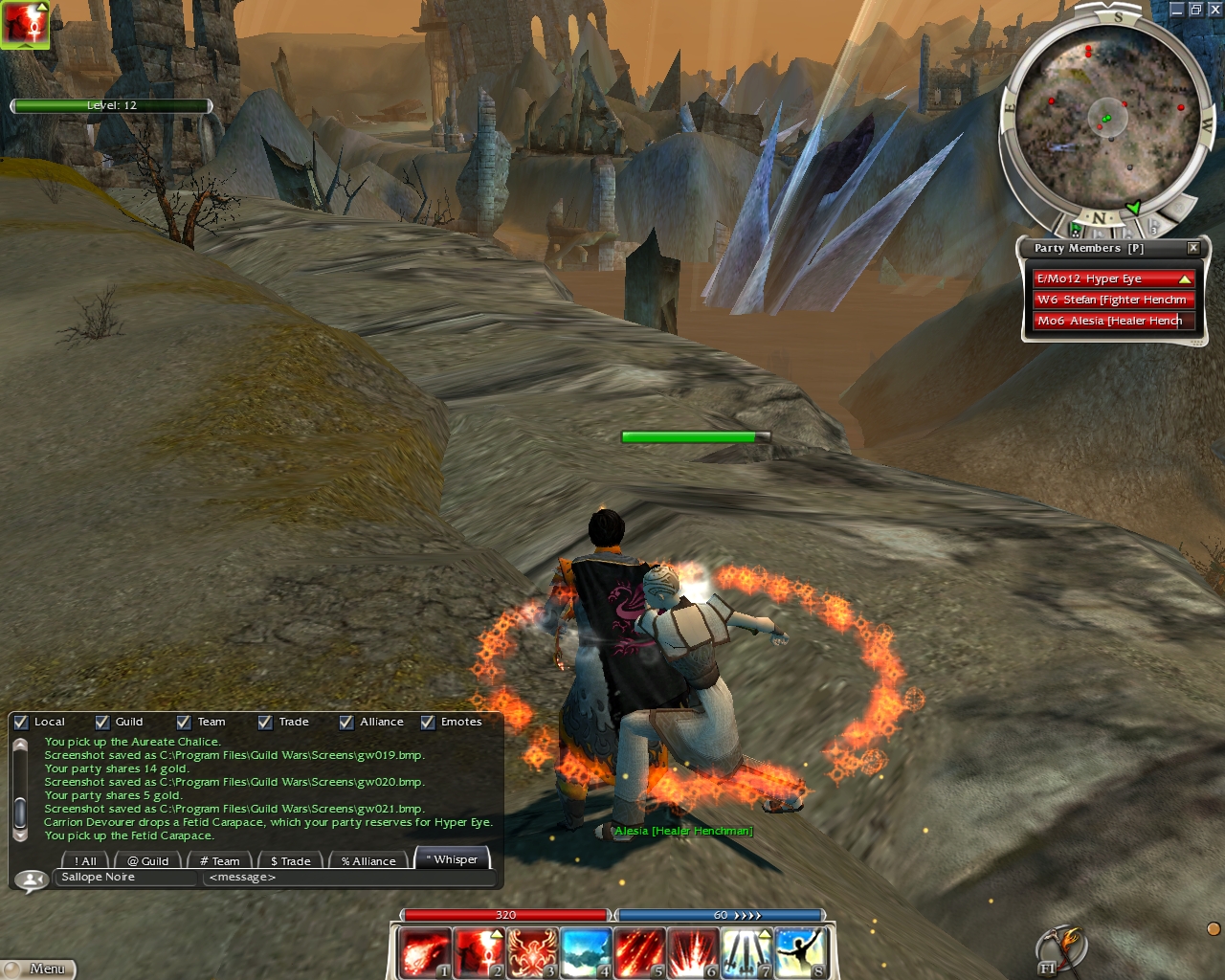This screenshot has width=1225, height=980.
Task: Select Stefan the Fighter Henchman in party list
Action: point(1110,300)
